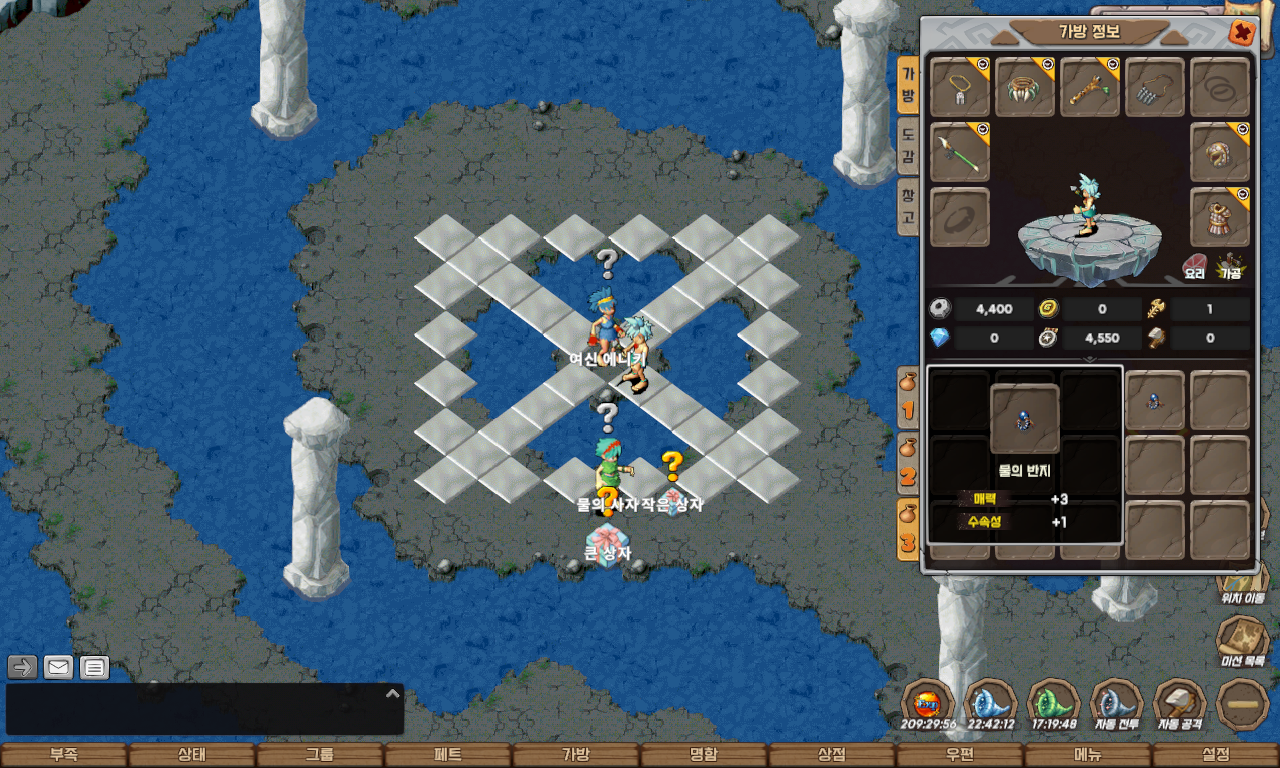Toggle 자동 전투 auto battle
The width and height of the screenshot is (1280, 768).
1117,704
